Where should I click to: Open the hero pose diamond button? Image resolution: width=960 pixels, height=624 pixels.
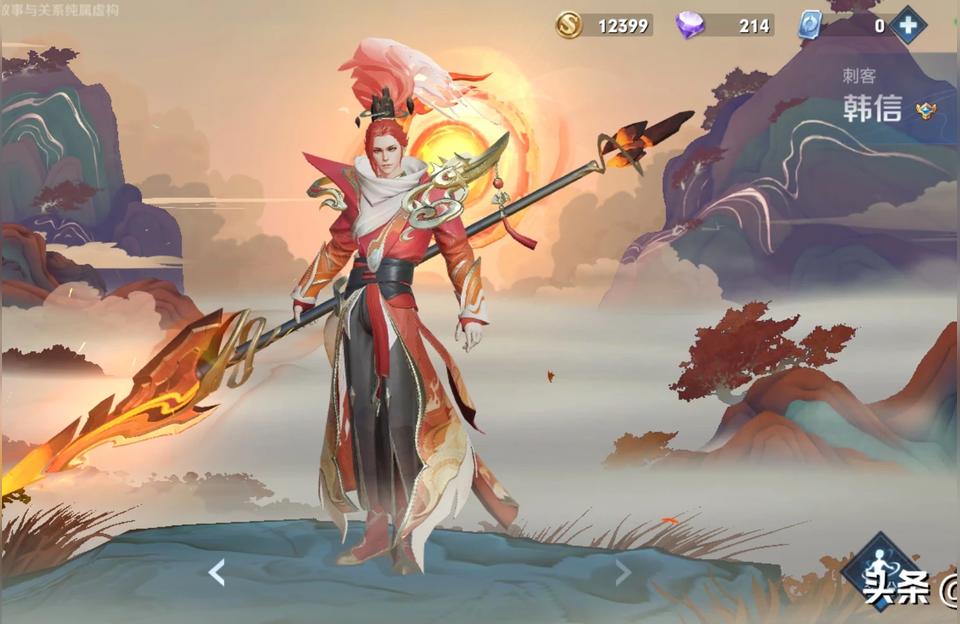tap(879, 571)
